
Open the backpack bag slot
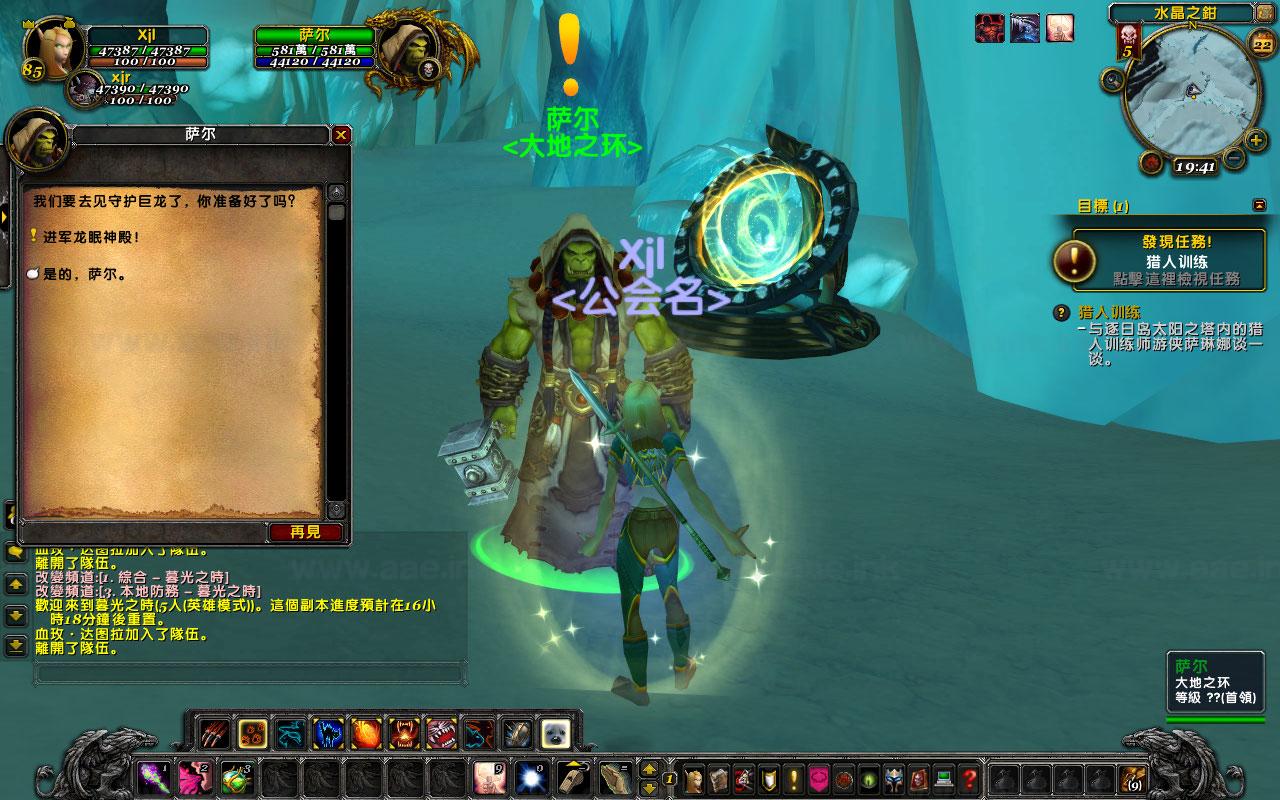(1133, 777)
